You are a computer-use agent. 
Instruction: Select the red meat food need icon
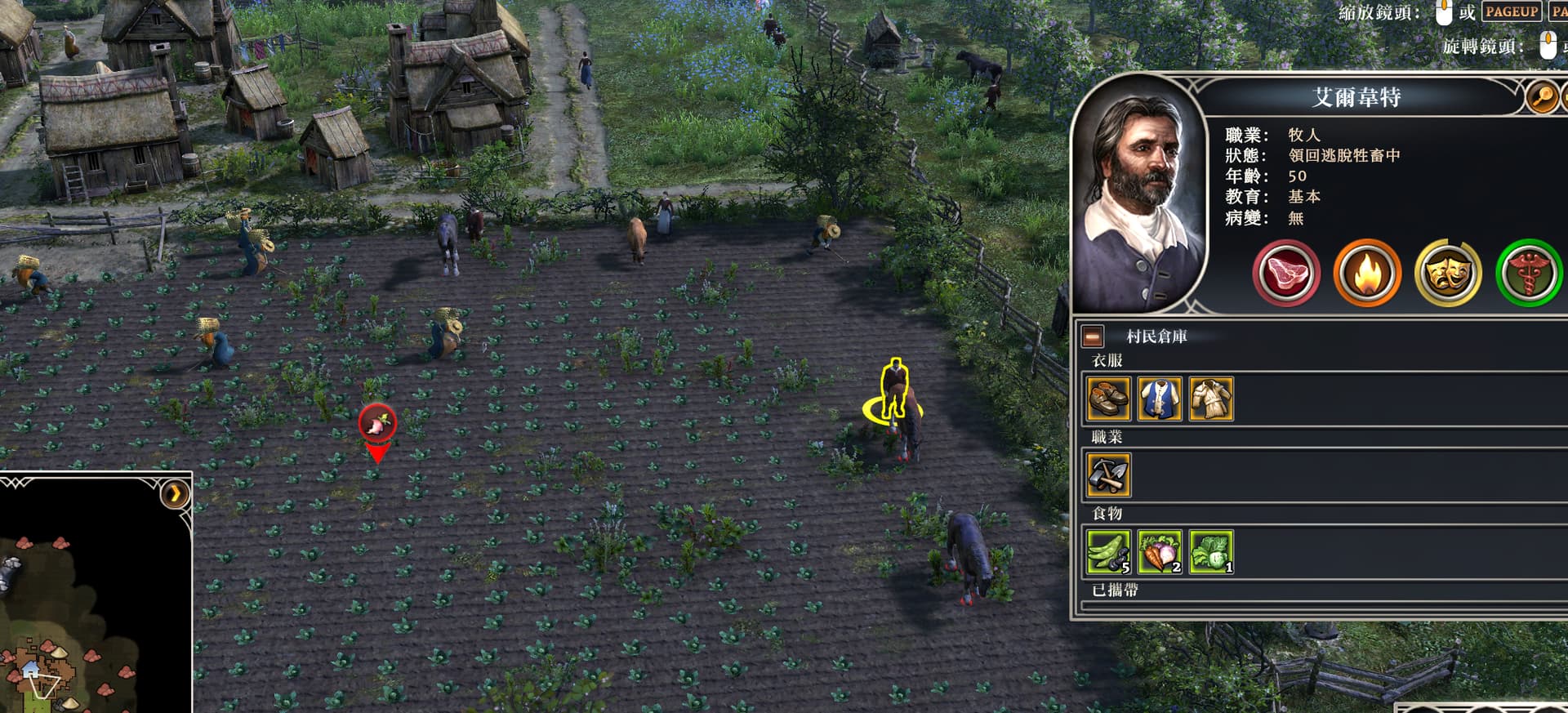[x=1285, y=274]
